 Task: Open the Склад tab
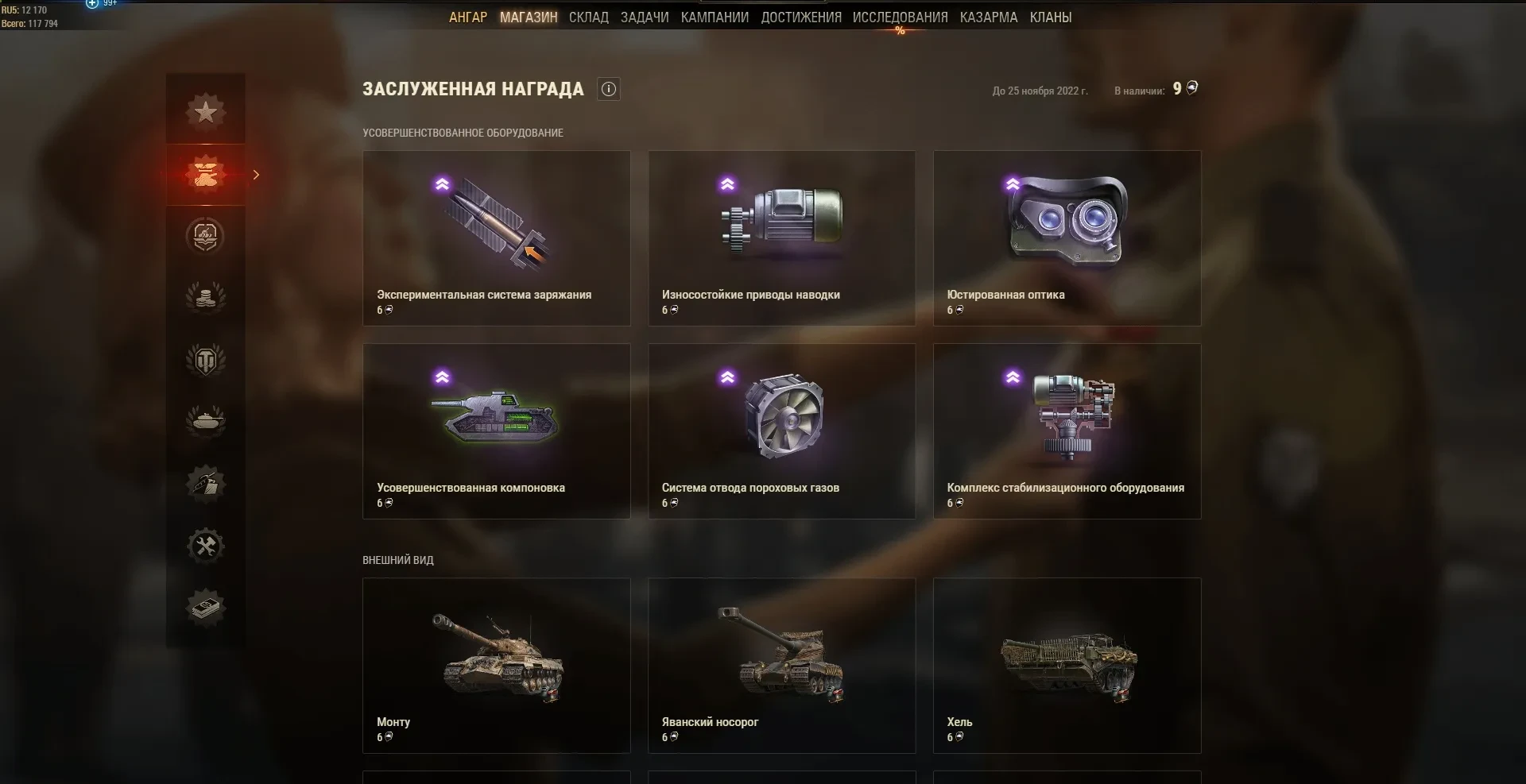tap(588, 17)
